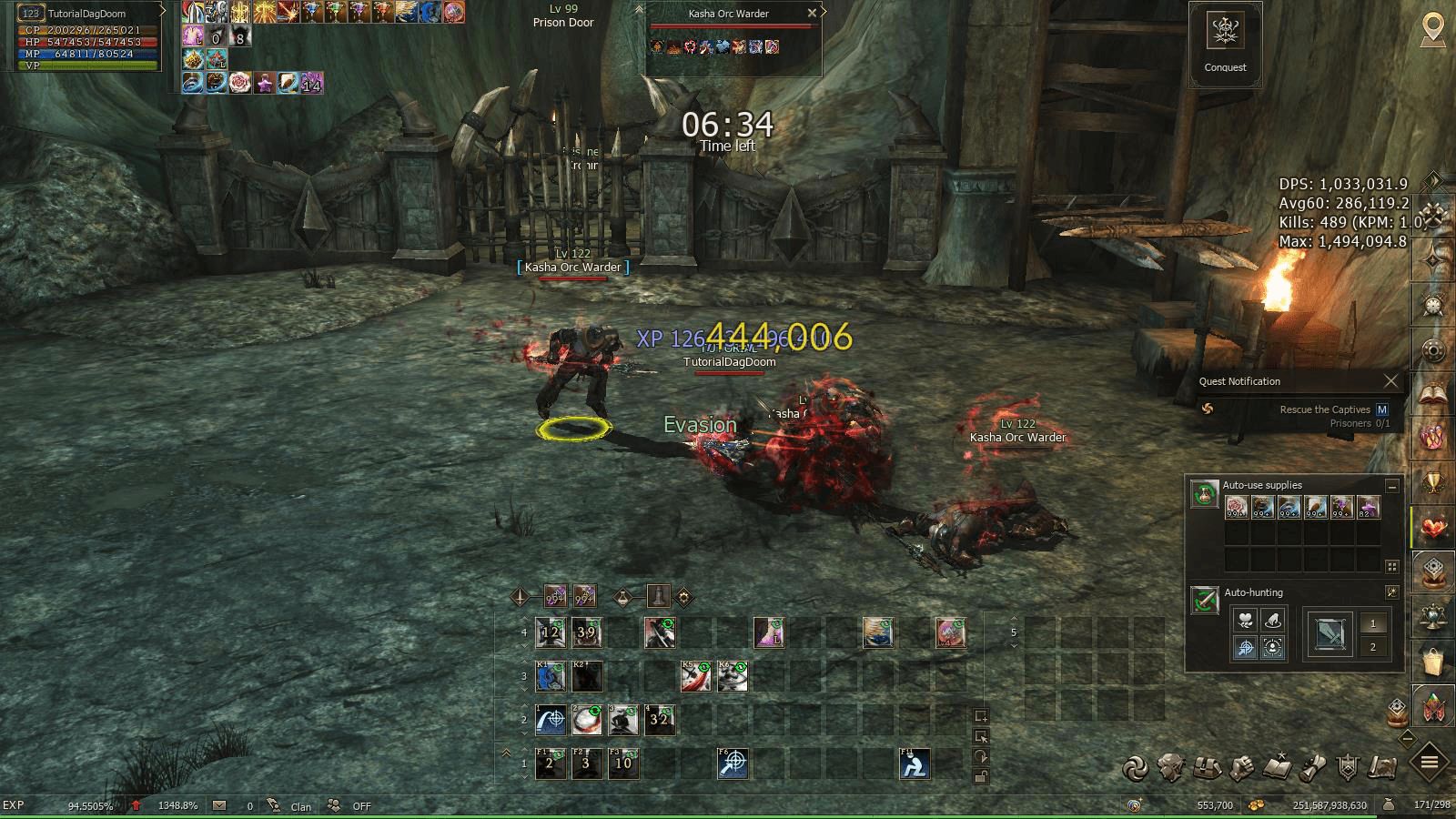
Task: Activate the F11 sit action
Action: pyautogui.click(x=915, y=763)
